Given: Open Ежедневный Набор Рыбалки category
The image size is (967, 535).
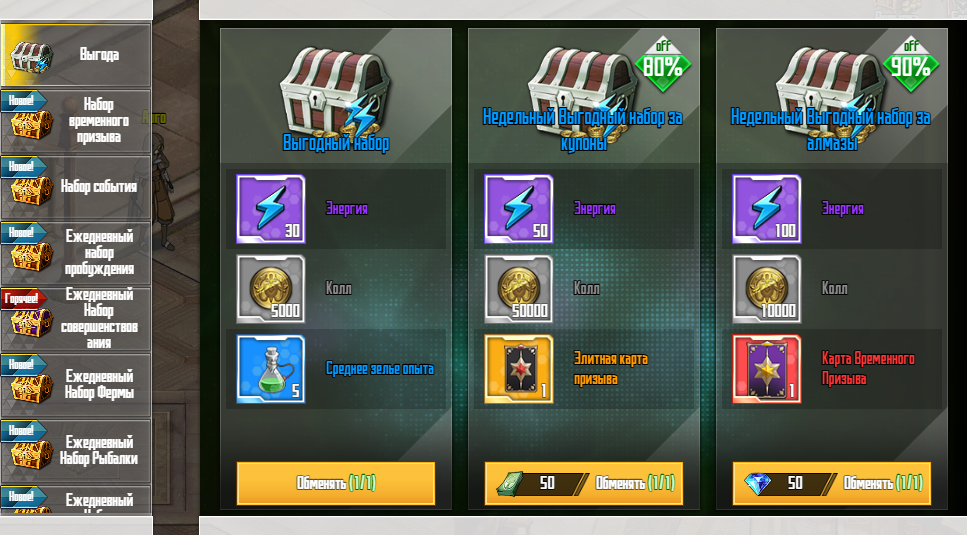Looking at the screenshot, I should (x=76, y=450).
